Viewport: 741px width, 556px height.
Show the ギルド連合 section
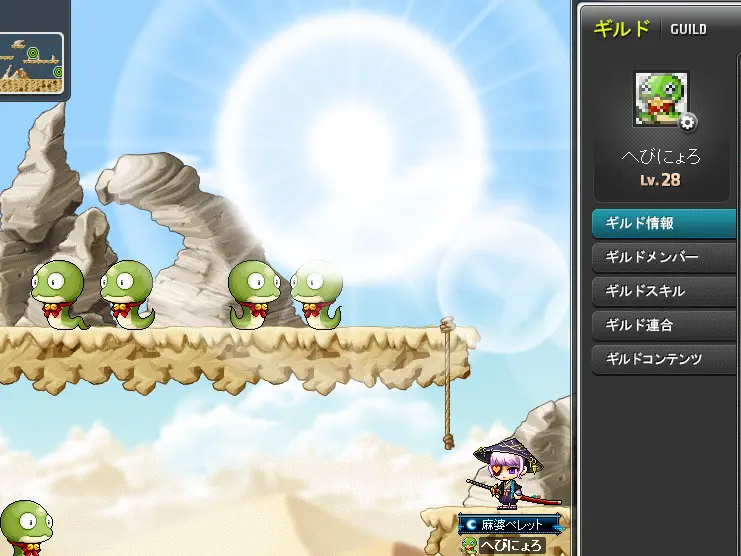pyautogui.click(x=665, y=325)
